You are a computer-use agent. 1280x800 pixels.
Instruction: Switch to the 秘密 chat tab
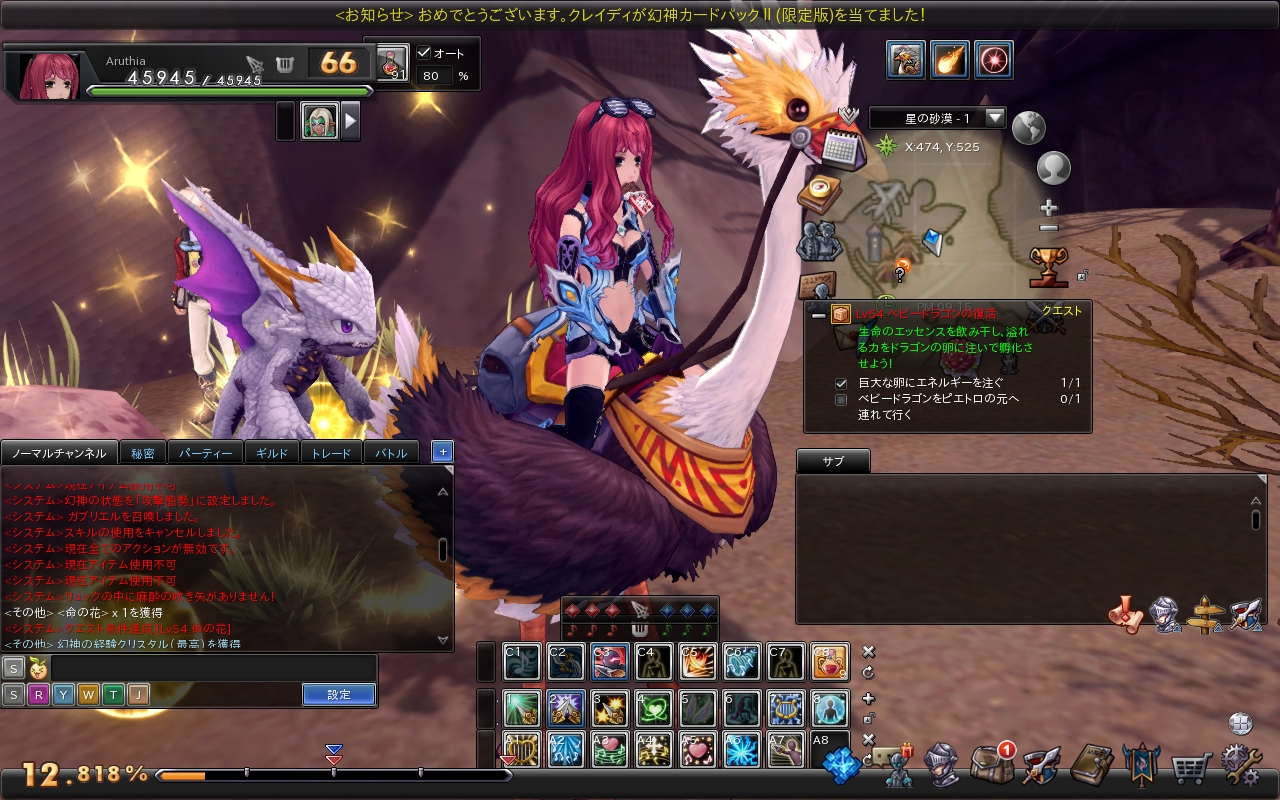[142, 453]
